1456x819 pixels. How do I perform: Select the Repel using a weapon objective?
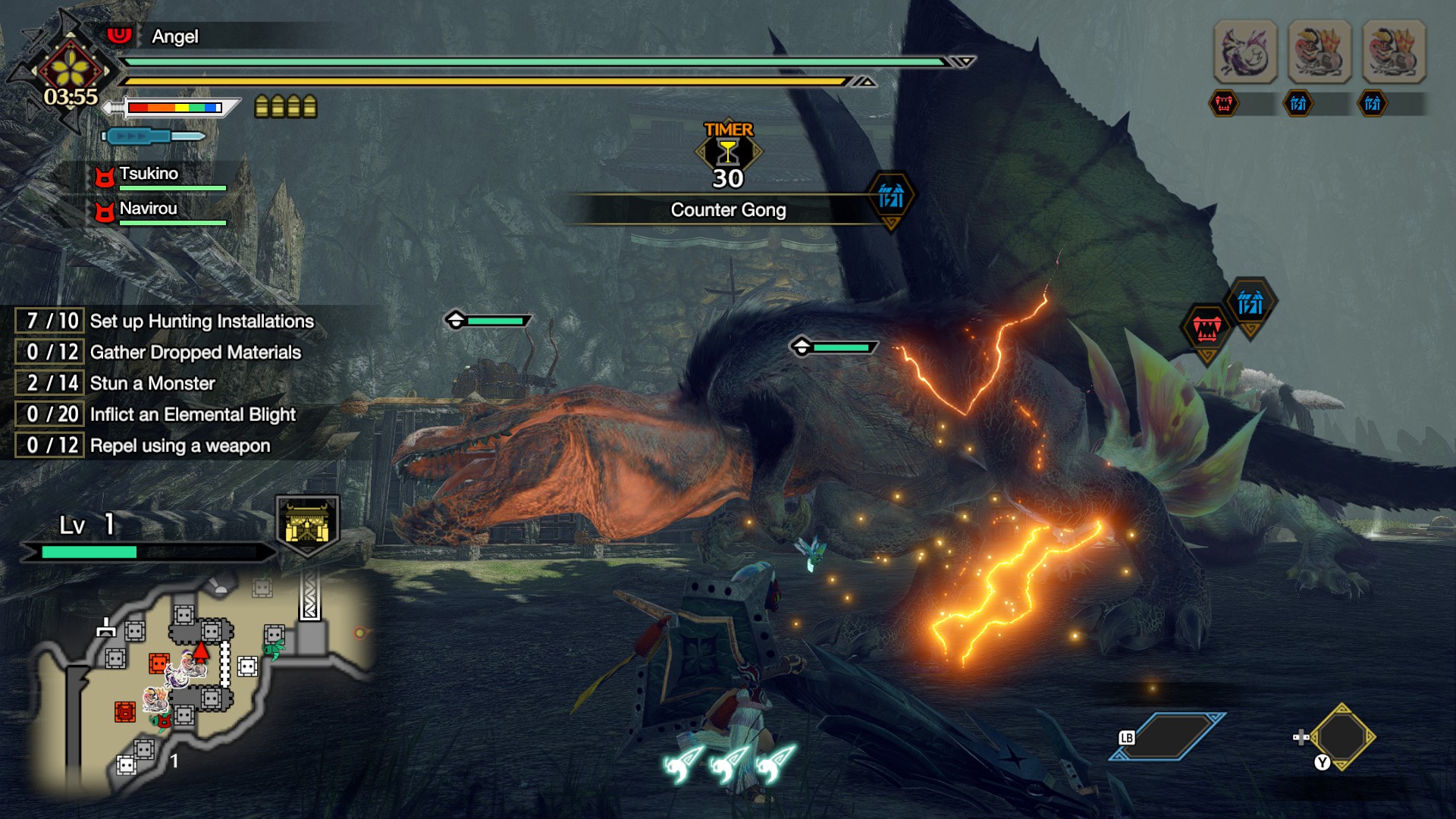coord(179,445)
